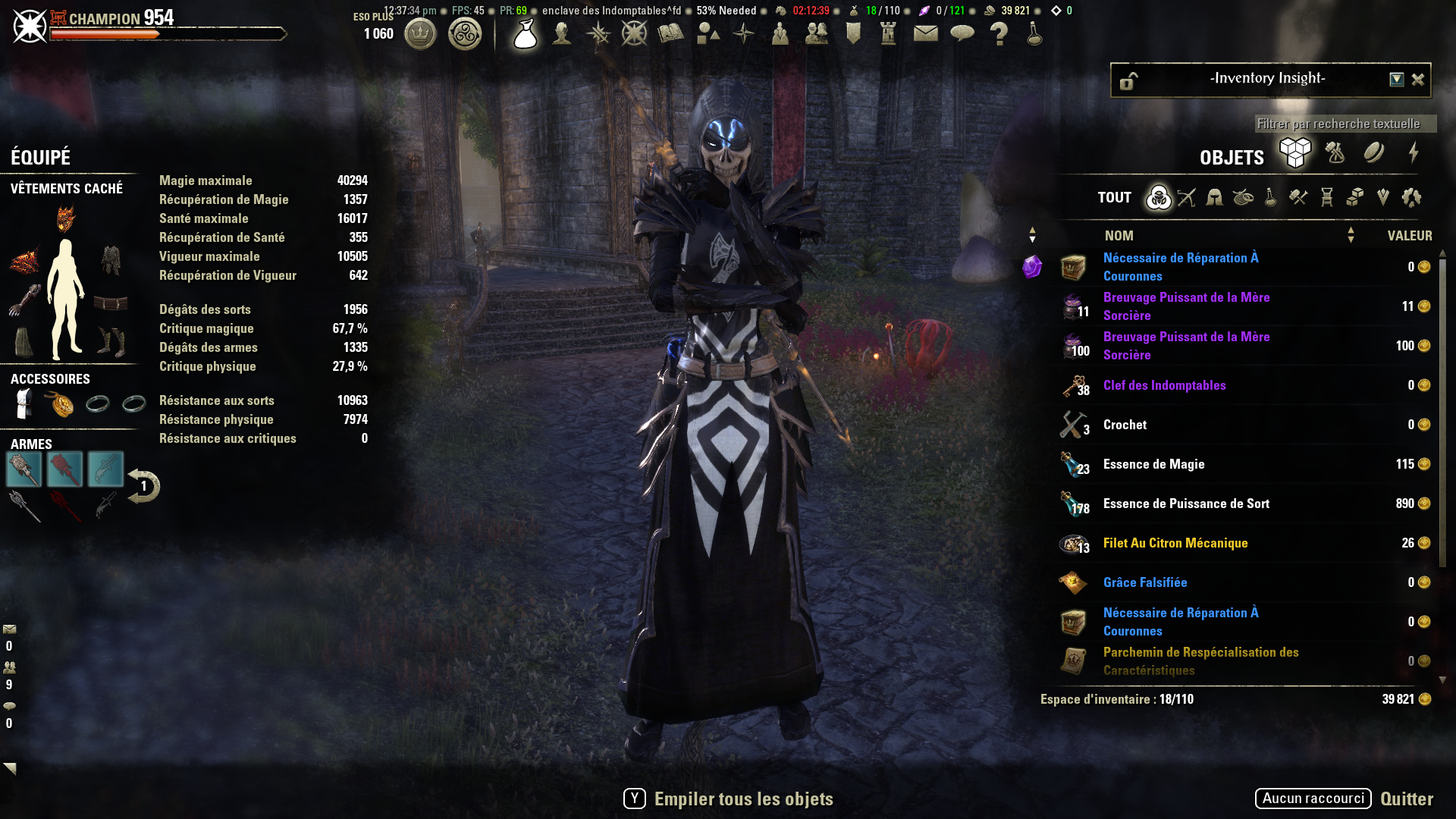This screenshot has width=1456, height=819.
Task: Open the Crown Store crown icon
Action: point(420,34)
